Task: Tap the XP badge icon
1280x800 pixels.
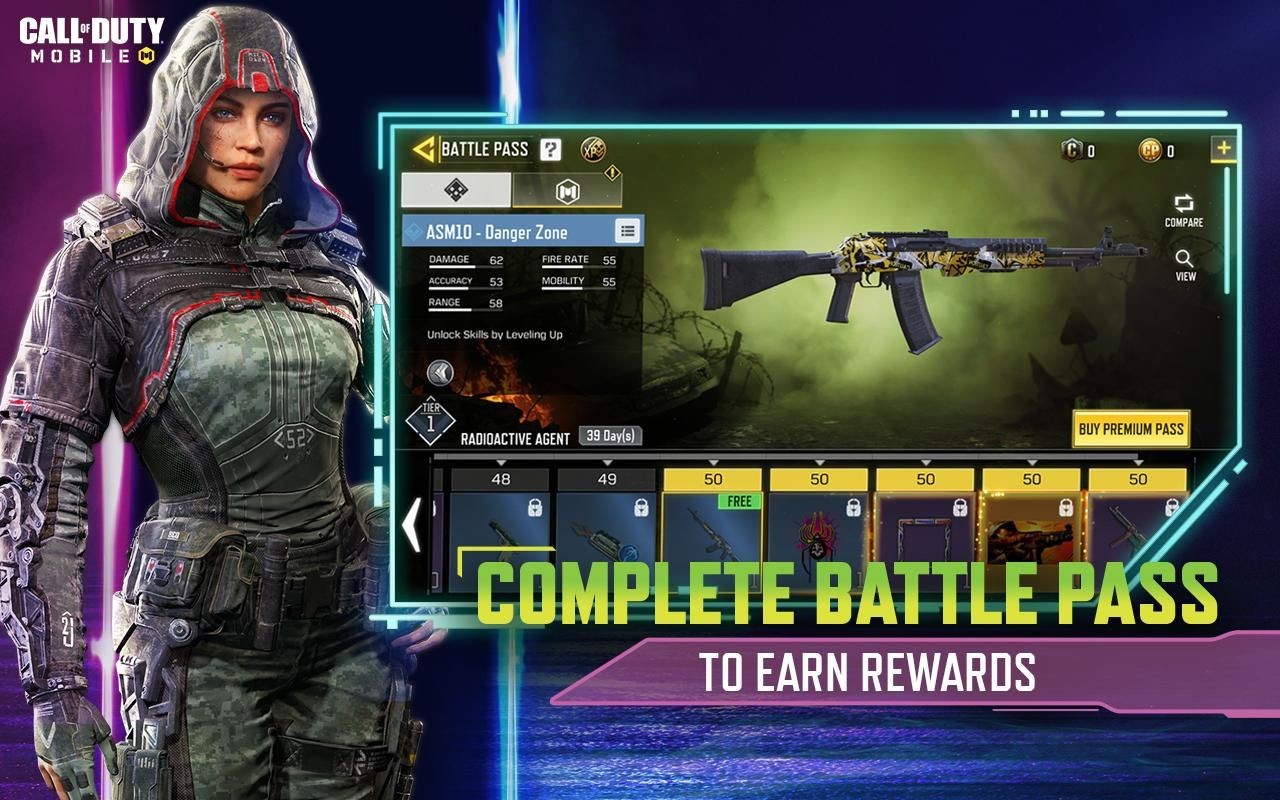Action: 592,150
